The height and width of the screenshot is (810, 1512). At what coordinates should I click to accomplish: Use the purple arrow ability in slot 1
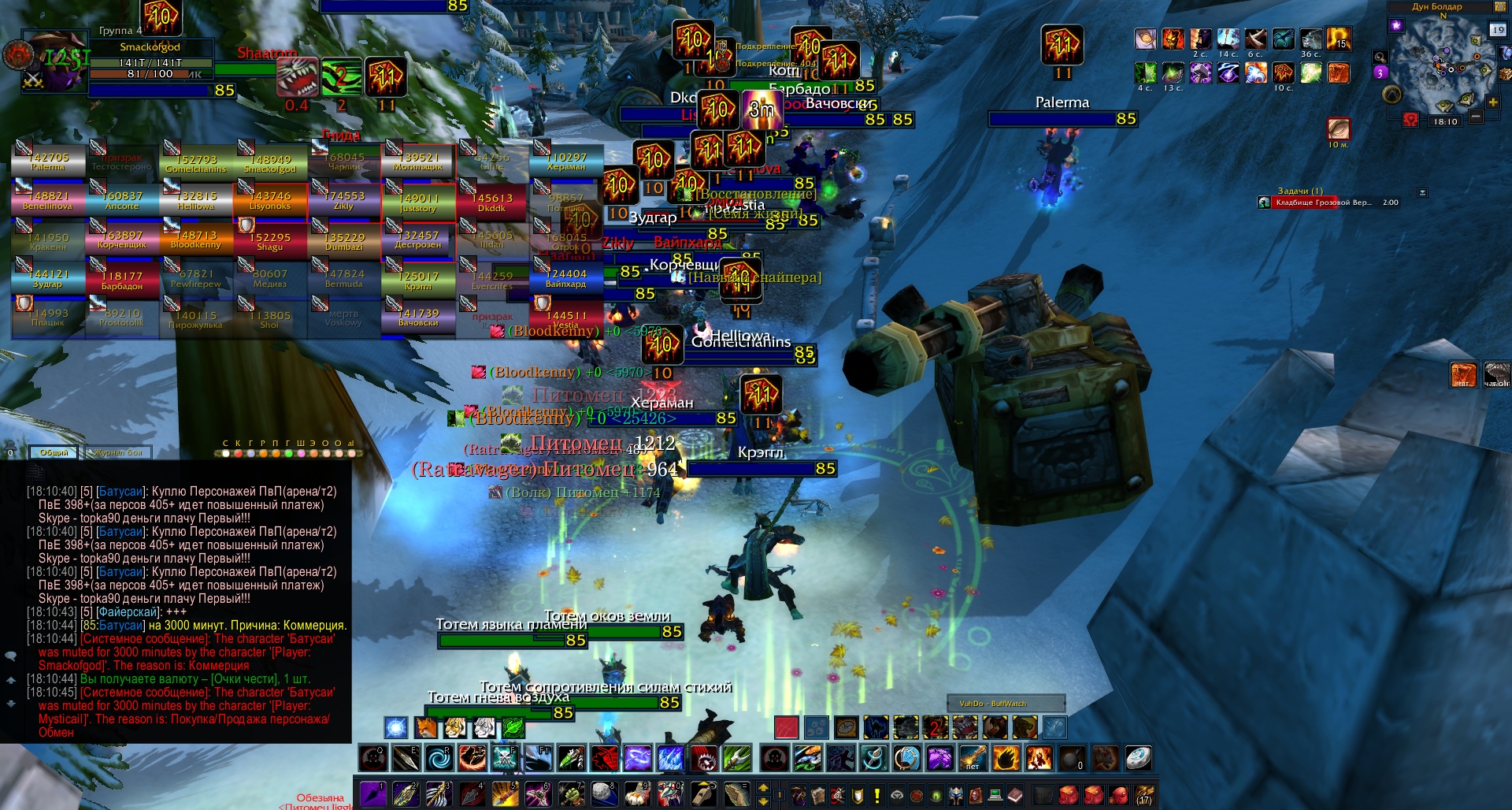point(372,793)
